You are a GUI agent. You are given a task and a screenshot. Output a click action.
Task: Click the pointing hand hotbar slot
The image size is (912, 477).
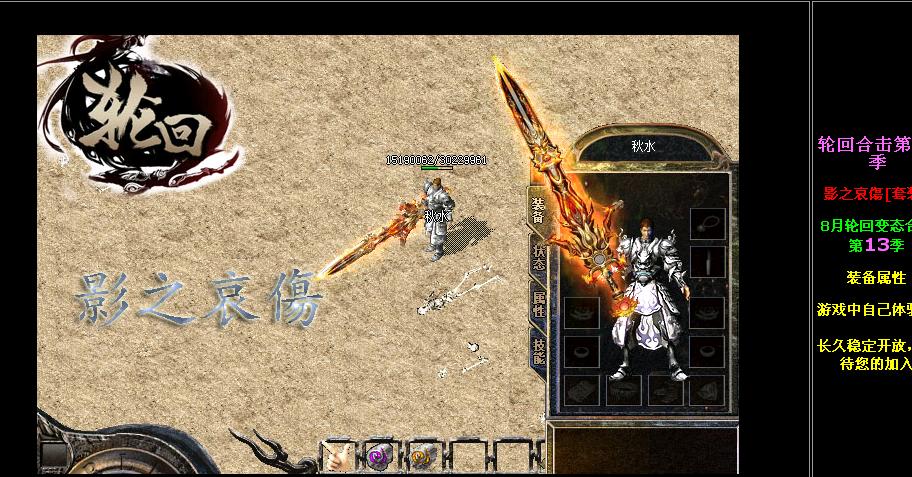pyautogui.click(x=337, y=456)
